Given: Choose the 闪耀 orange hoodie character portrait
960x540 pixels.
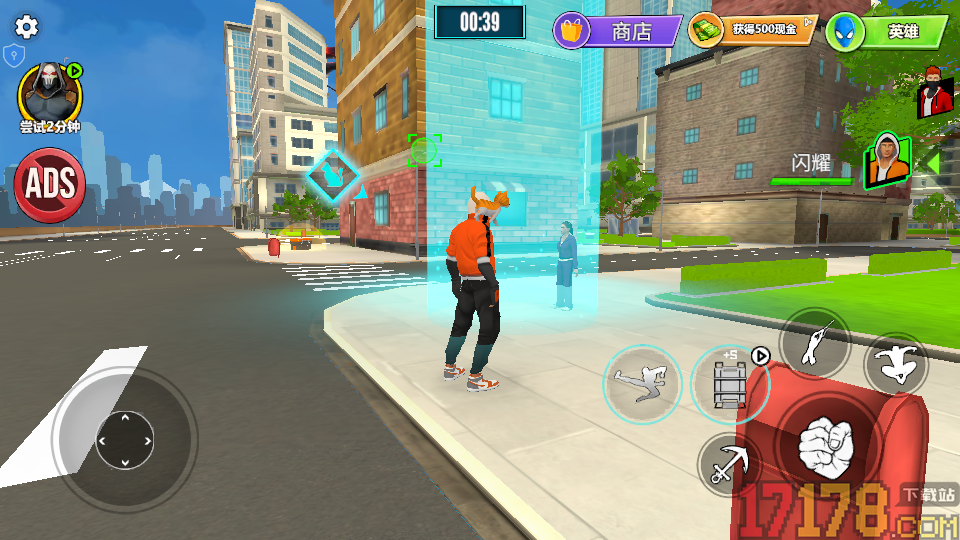Looking at the screenshot, I should [888, 162].
